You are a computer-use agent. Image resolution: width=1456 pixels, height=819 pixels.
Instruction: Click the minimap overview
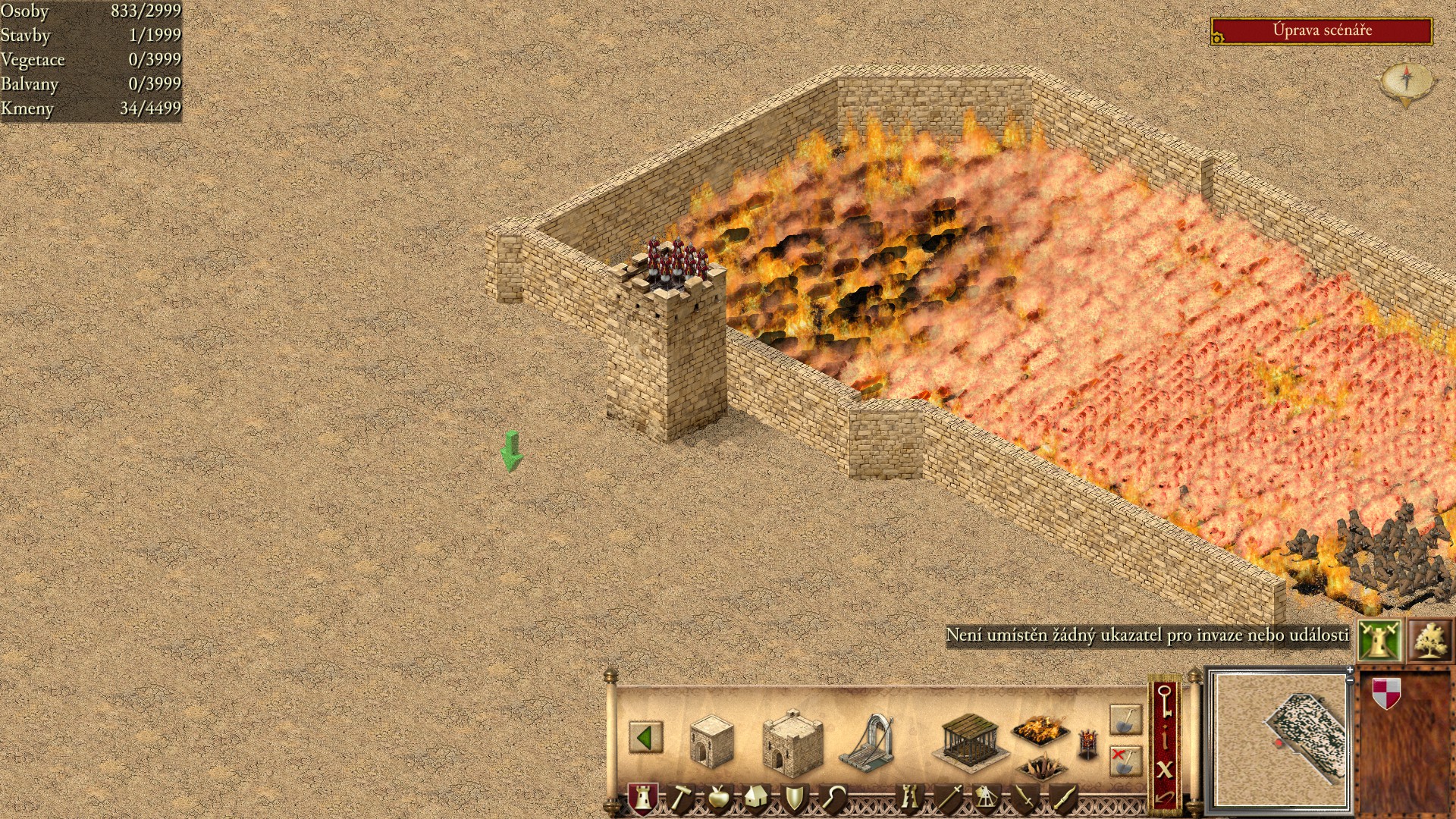point(1280,739)
